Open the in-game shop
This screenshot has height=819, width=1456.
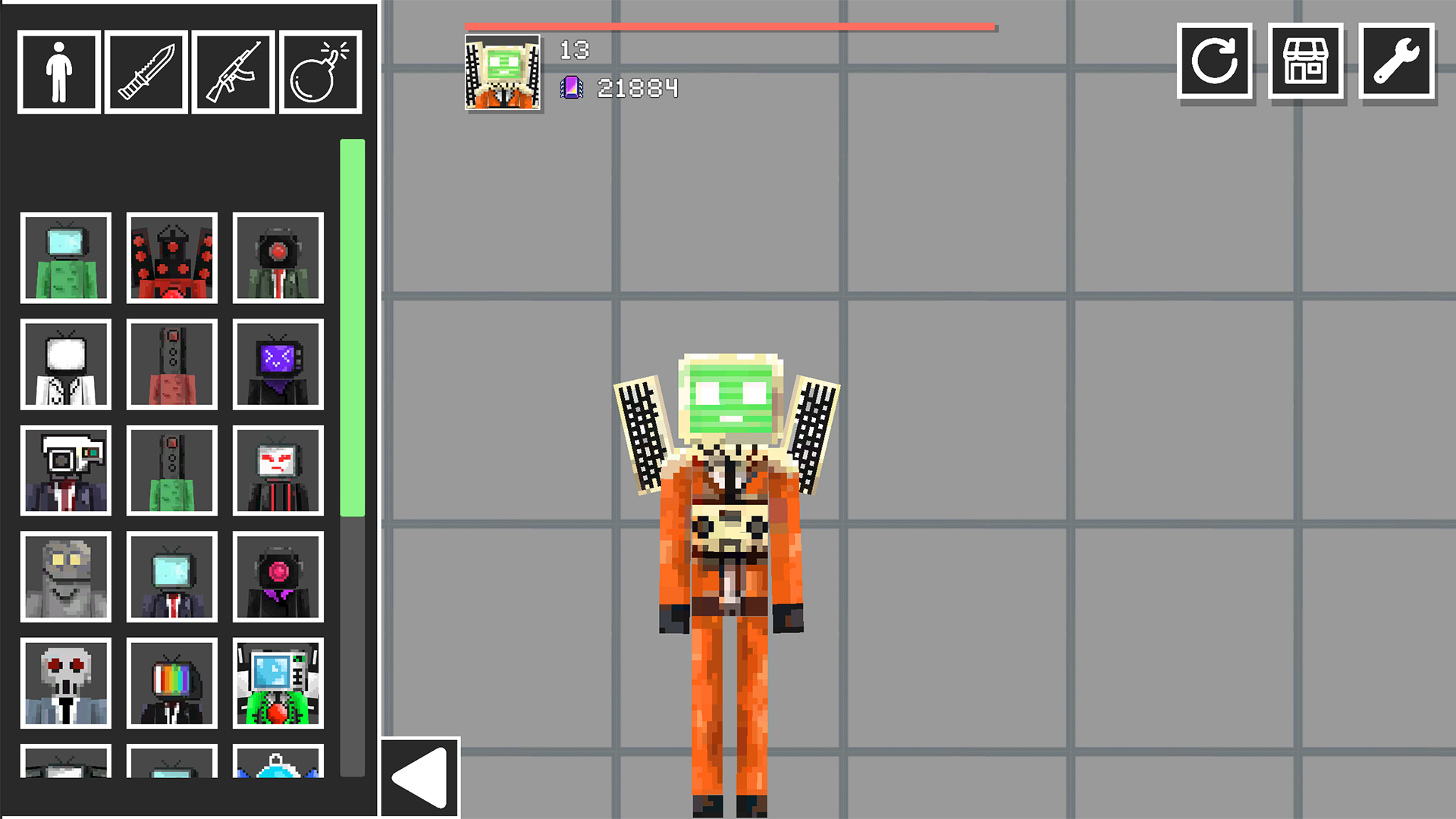1305,62
